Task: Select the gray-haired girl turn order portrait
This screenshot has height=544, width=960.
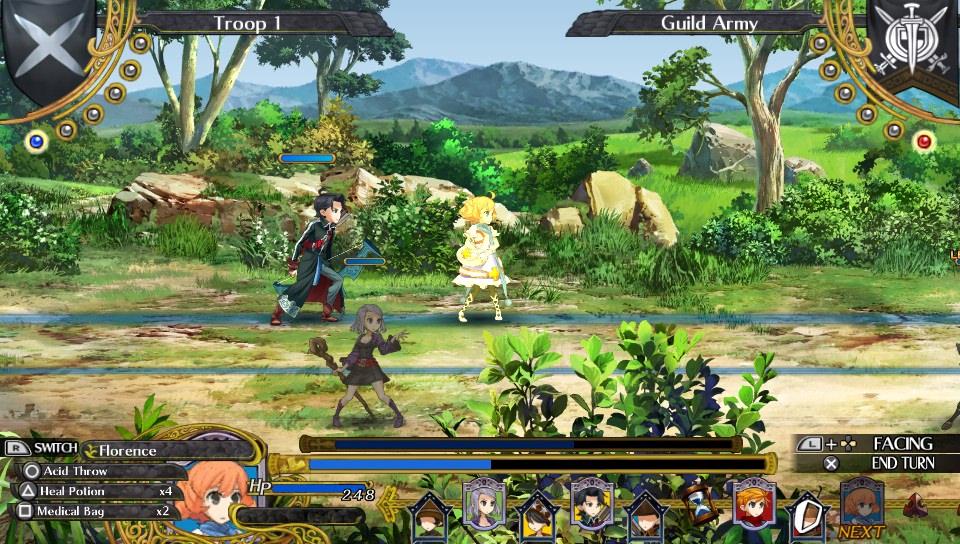Action: click(x=482, y=503)
